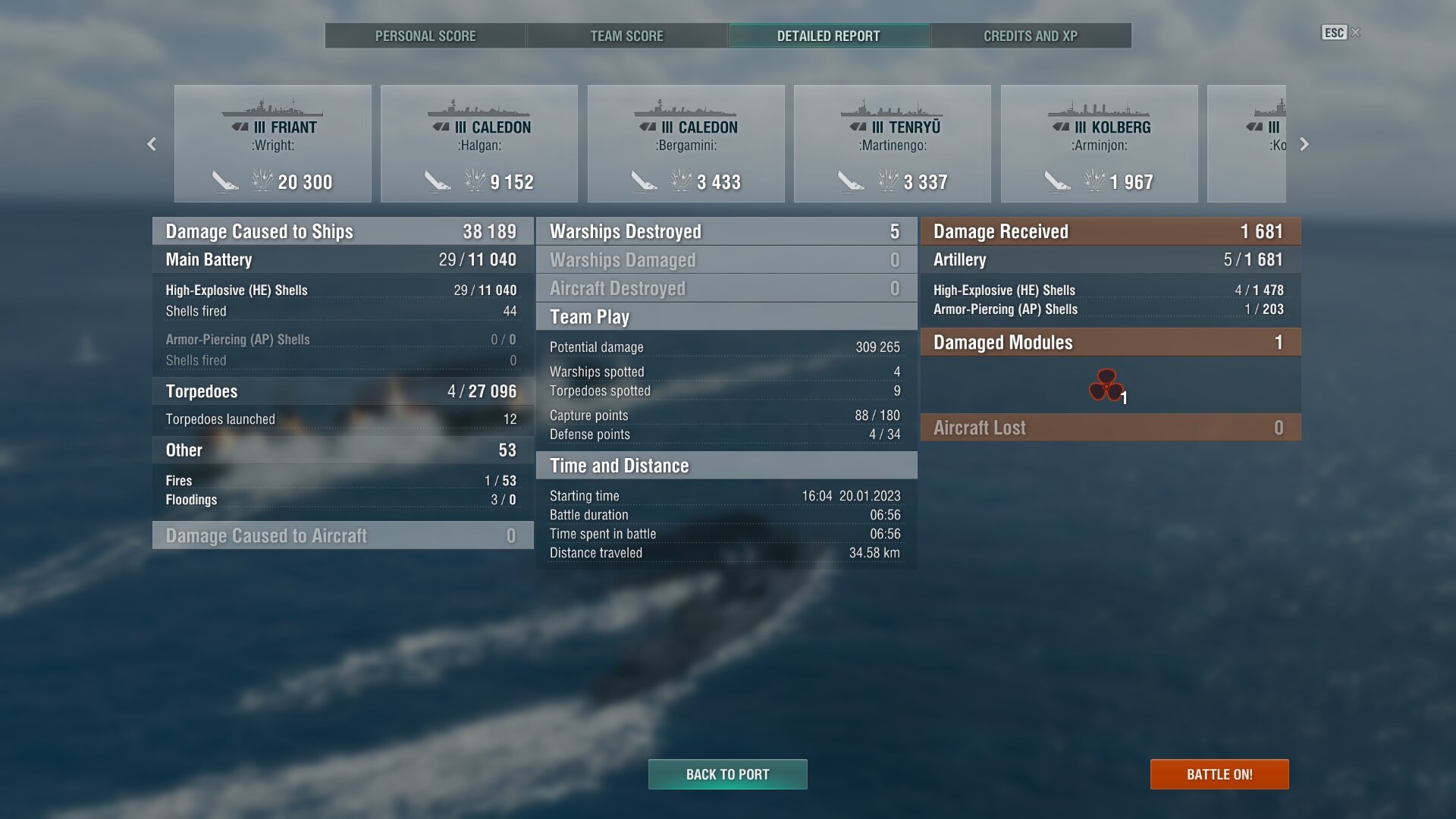Select the Friant ship card
Viewport: 1456px width, 819px height.
click(x=273, y=144)
